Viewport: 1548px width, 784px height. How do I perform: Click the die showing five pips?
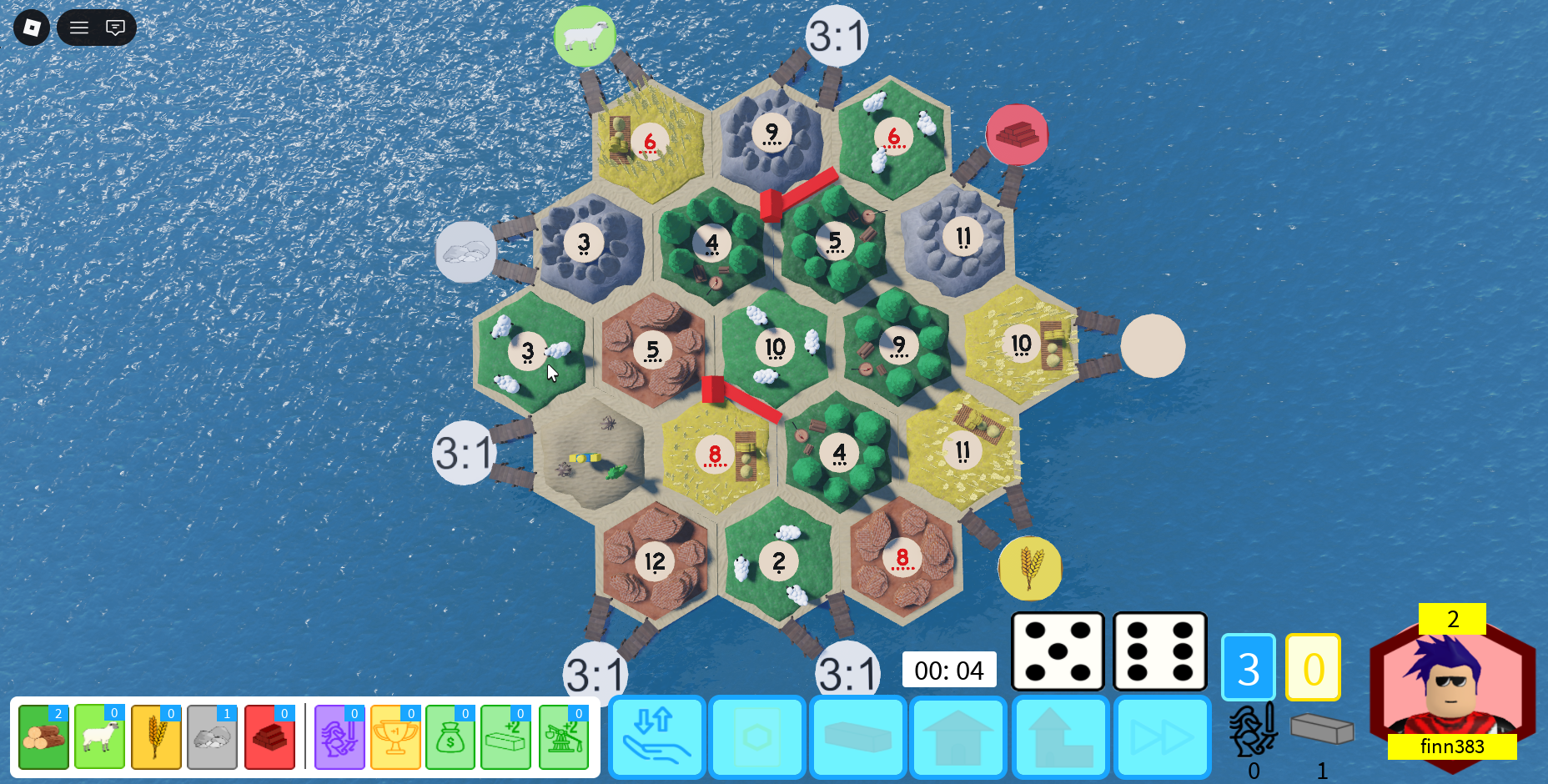1058,652
